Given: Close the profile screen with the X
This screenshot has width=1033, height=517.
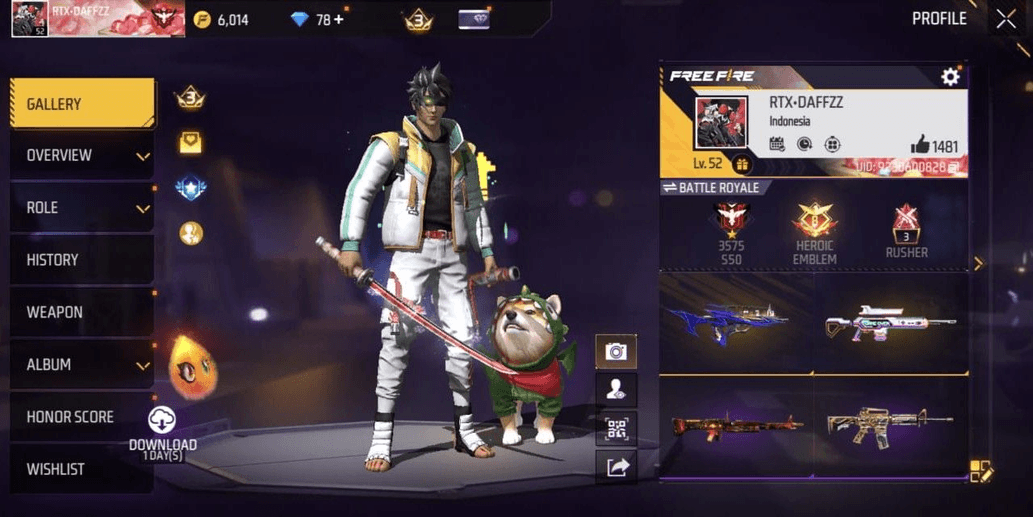Looking at the screenshot, I should coord(1005,19).
